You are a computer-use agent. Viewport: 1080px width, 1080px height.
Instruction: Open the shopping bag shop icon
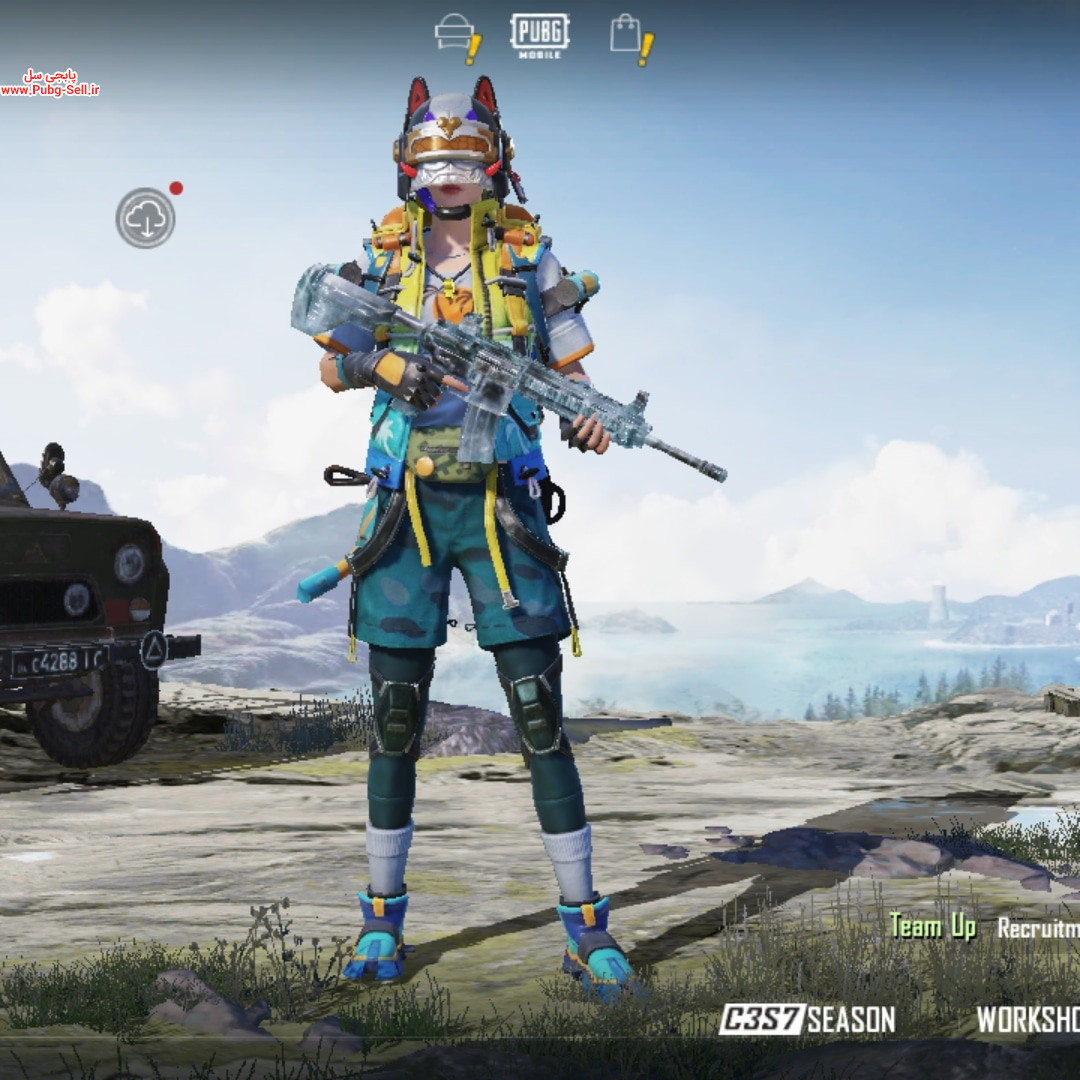pos(627,34)
